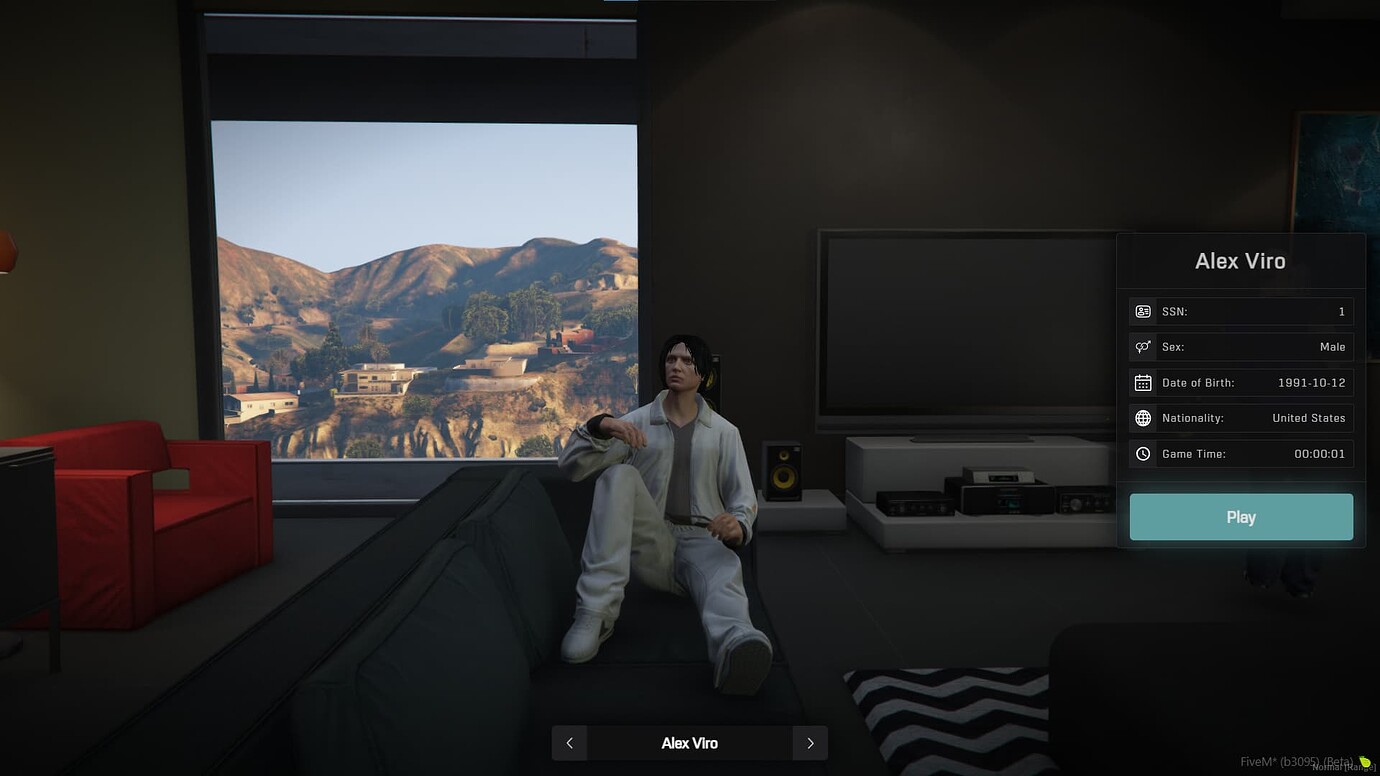Click the clock icon next to Game Time
The height and width of the screenshot is (776, 1380).
click(x=1143, y=453)
